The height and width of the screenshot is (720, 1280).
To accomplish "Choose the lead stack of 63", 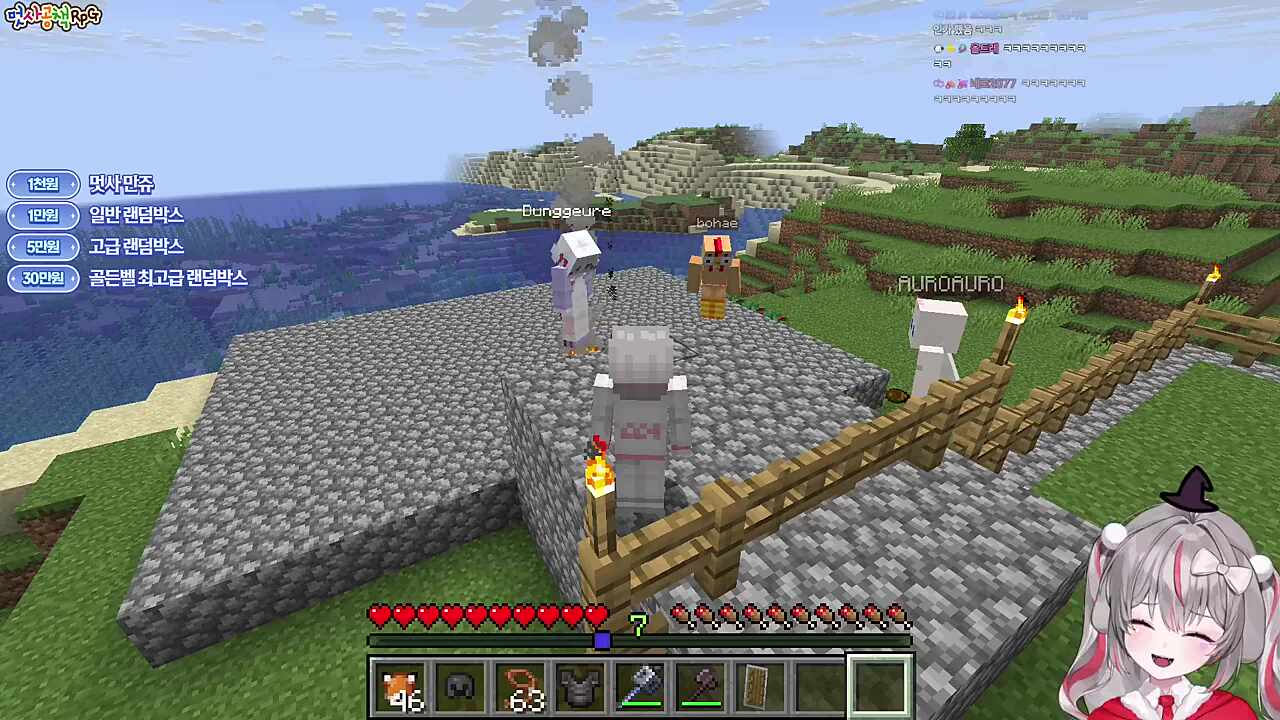I will (x=520, y=687).
